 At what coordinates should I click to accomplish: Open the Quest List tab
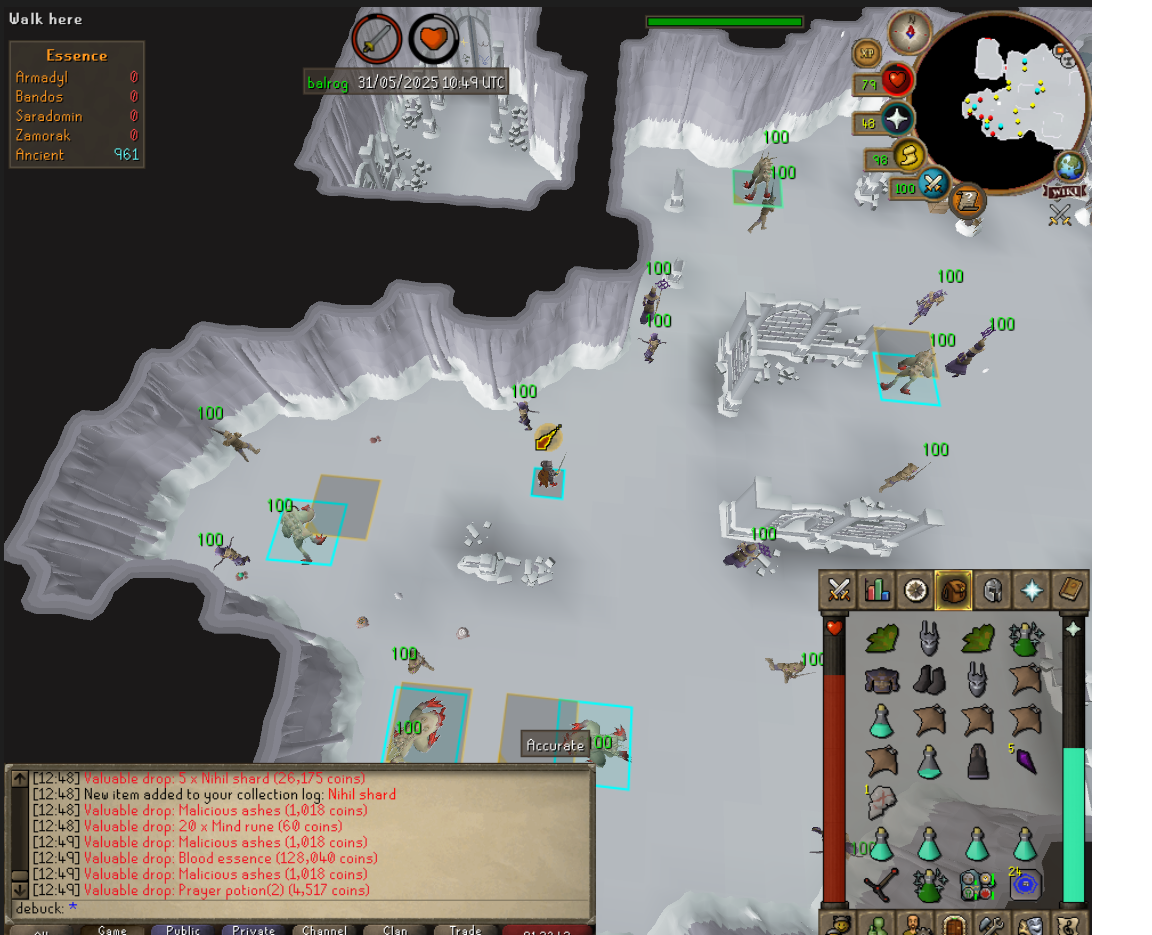pyautogui.click(x=915, y=590)
